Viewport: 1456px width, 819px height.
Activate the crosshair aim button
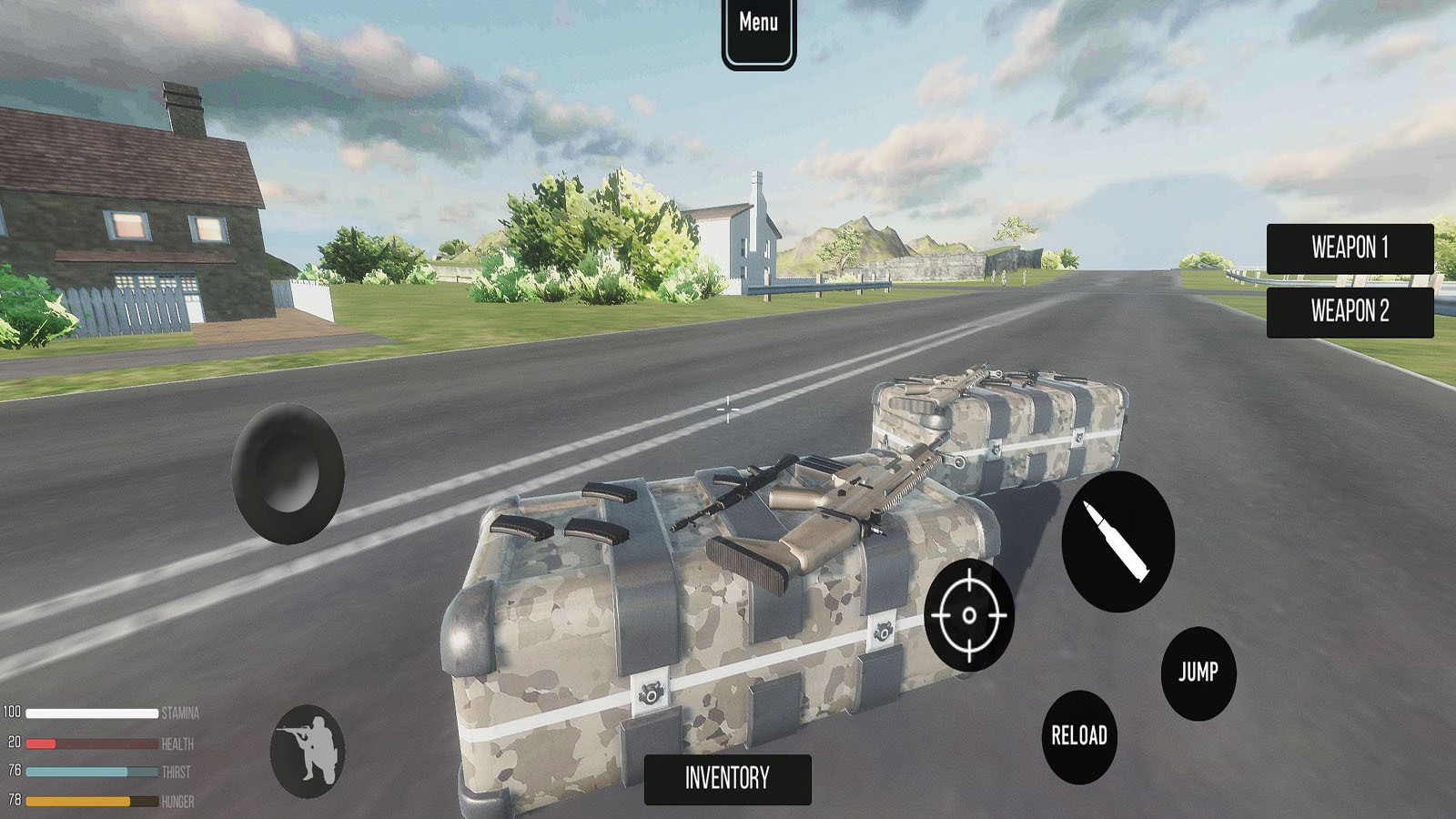969,615
